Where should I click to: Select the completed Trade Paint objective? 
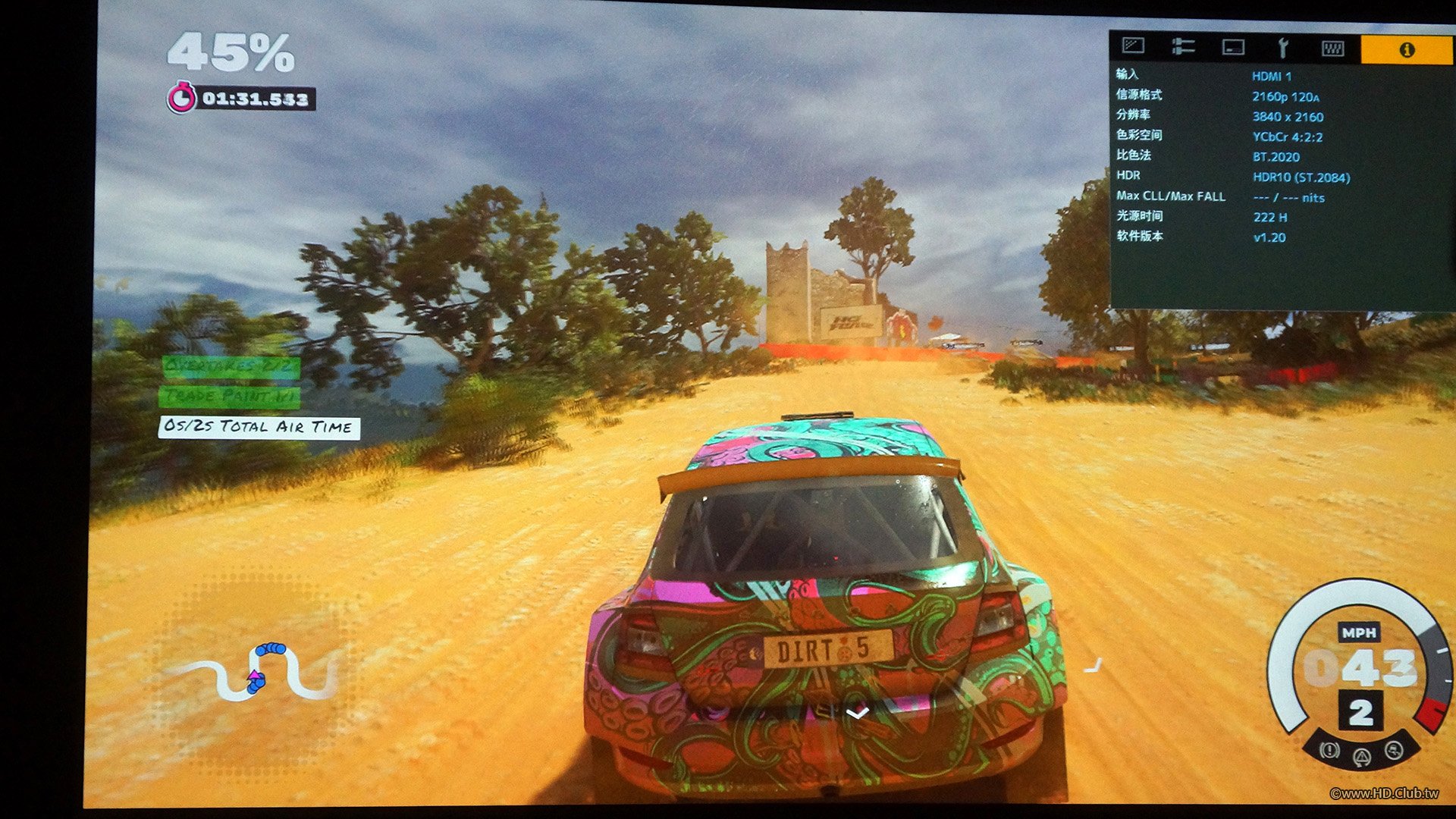coord(229,397)
